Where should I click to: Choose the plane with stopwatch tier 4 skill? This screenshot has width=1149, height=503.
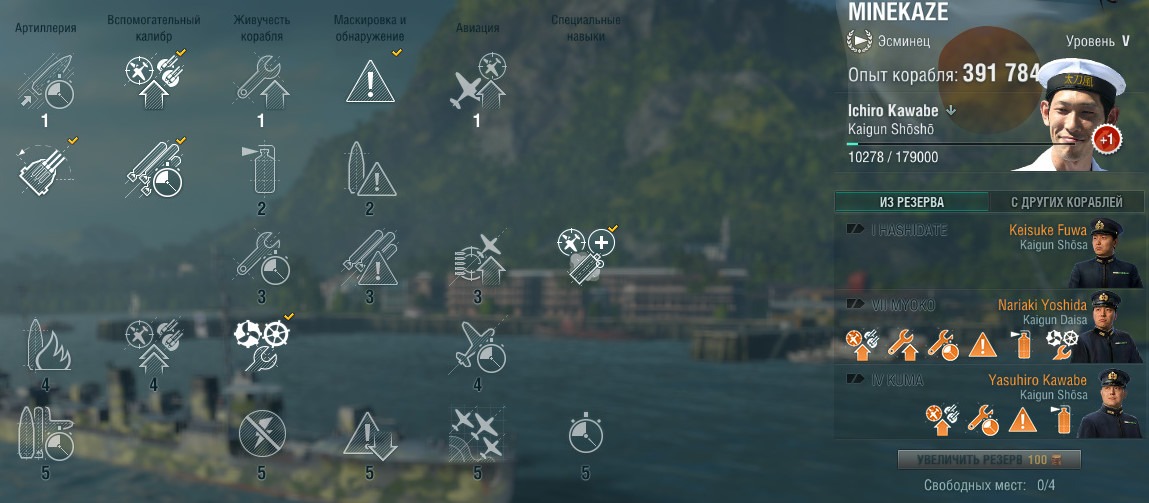click(477, 347)
